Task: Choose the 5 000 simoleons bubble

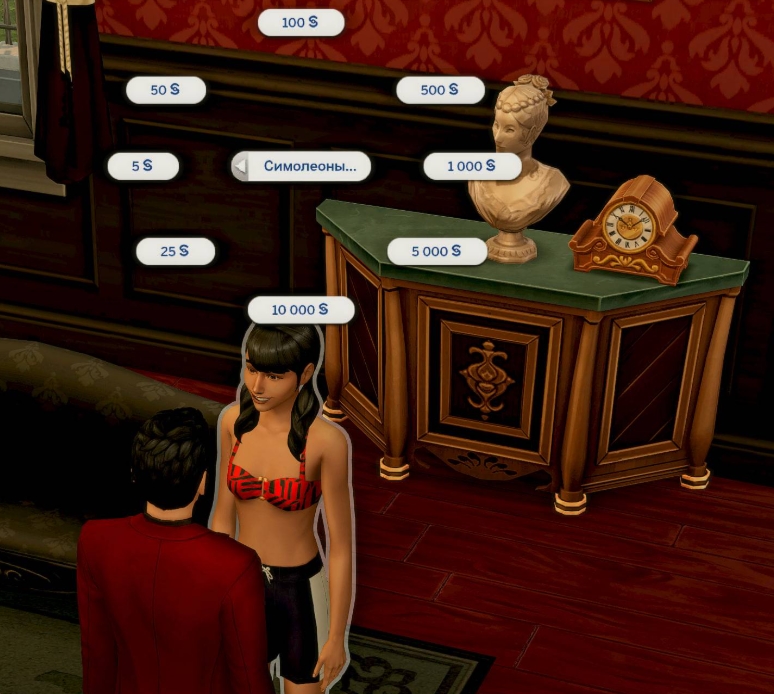Action: (436, 251)
